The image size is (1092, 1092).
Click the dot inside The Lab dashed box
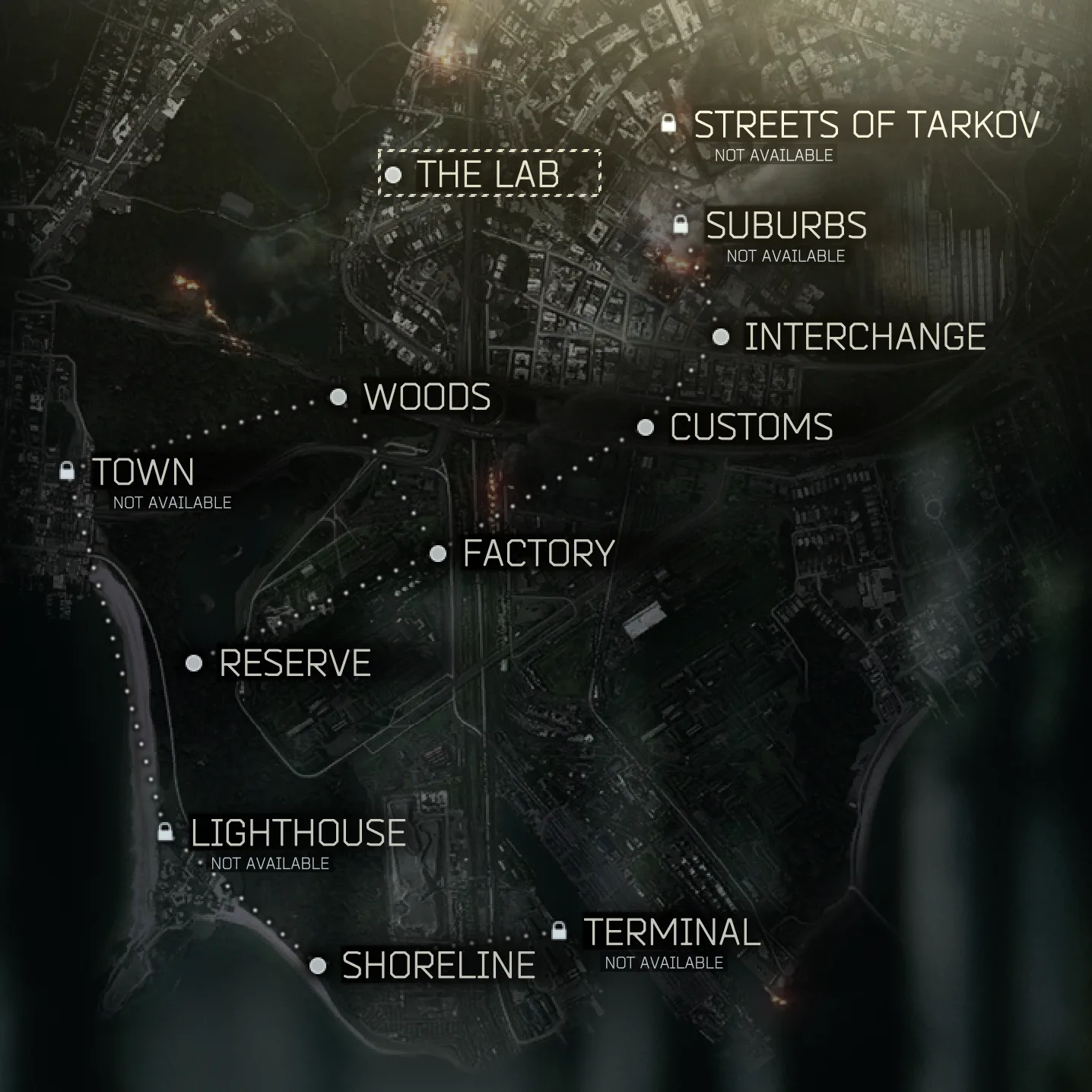[394, 176]
